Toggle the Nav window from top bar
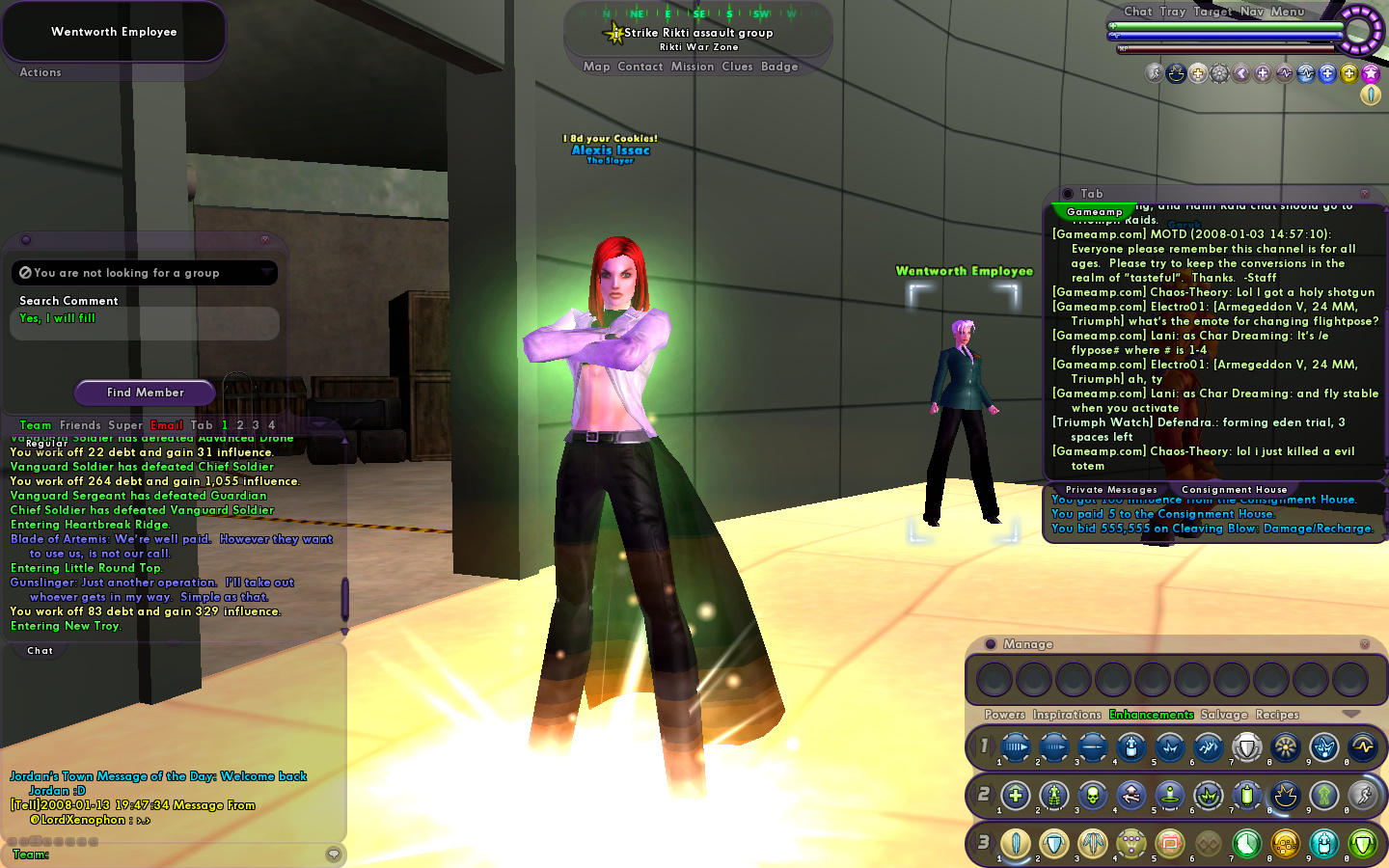The width and height of the screenshot is (1389, 868). [1251, 12]
